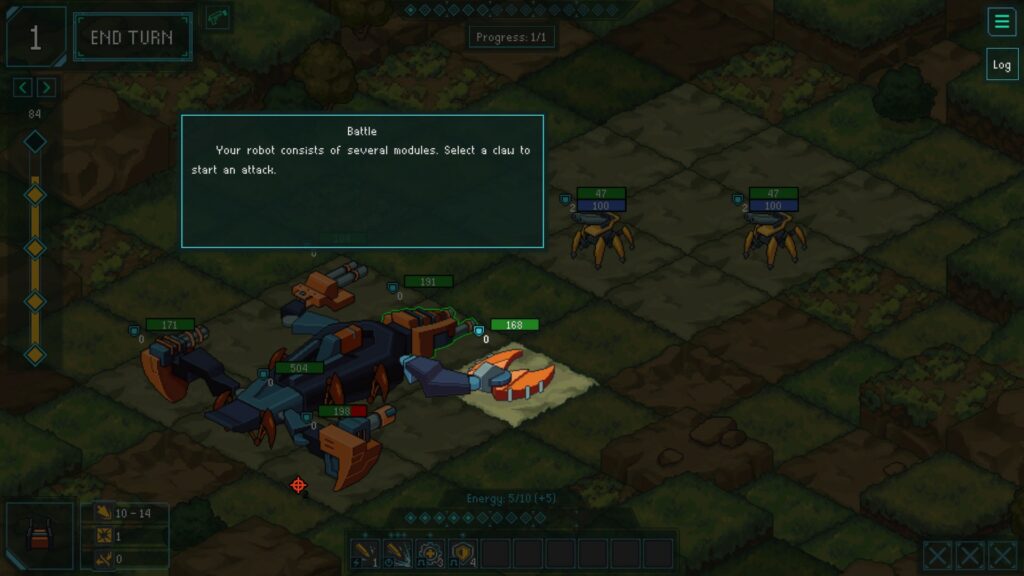Open the battle Log
The height and width of the screenshot is (576, 1024).
tap(1001, 64)
